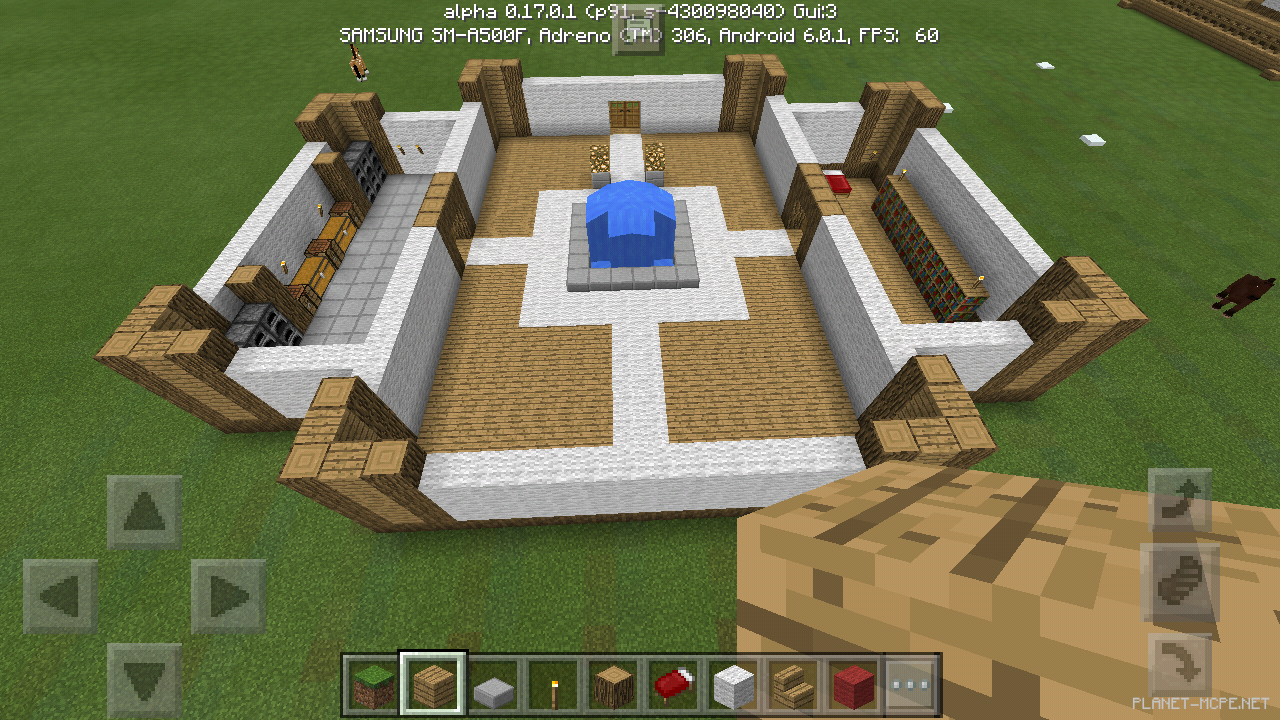Select the stone slab hotbar slot

[x=493, y=685]
